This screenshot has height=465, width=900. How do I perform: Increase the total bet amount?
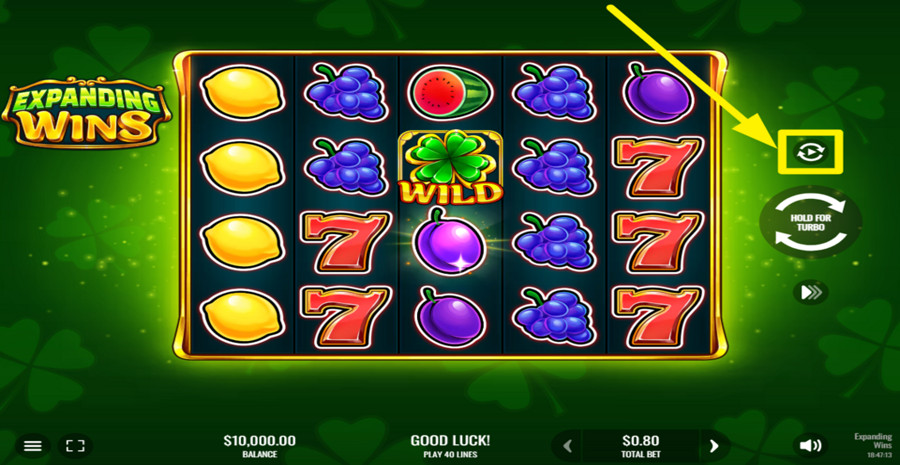coord(714,446)
